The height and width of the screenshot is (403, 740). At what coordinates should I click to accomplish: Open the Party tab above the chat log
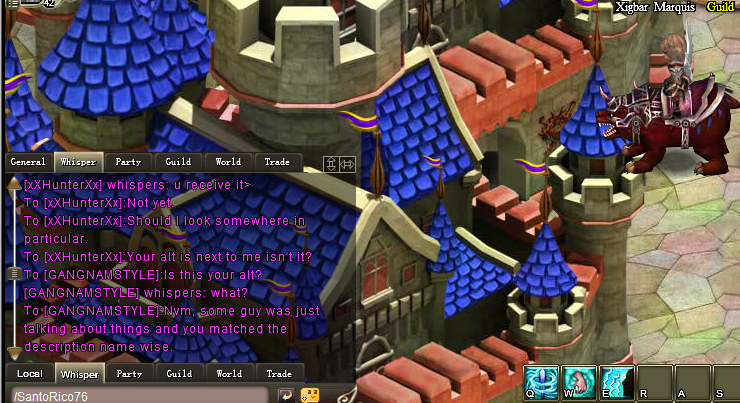[x=129, y=161]
